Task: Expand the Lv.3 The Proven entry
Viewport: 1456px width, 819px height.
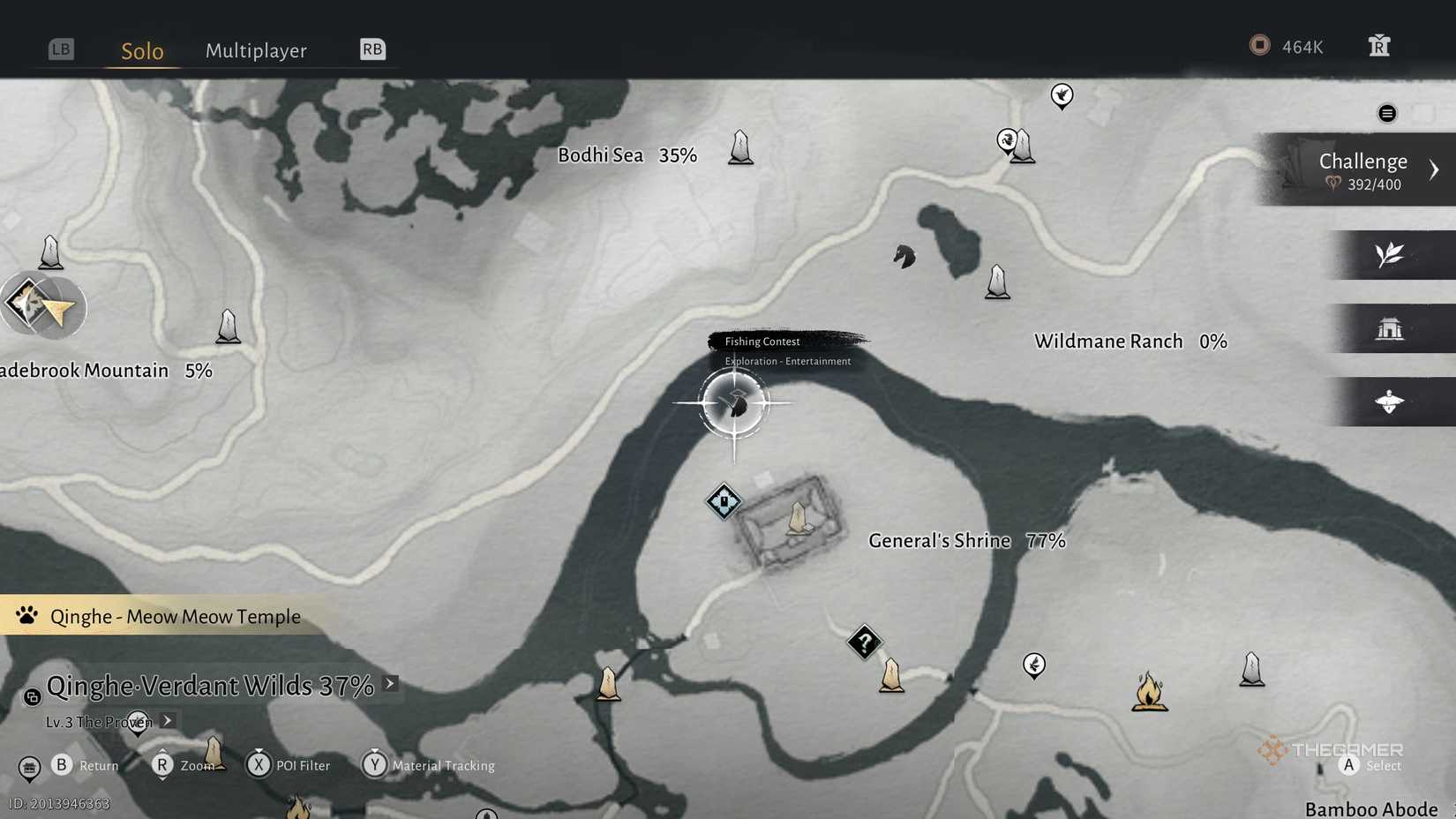Action: tap(168, 721)
